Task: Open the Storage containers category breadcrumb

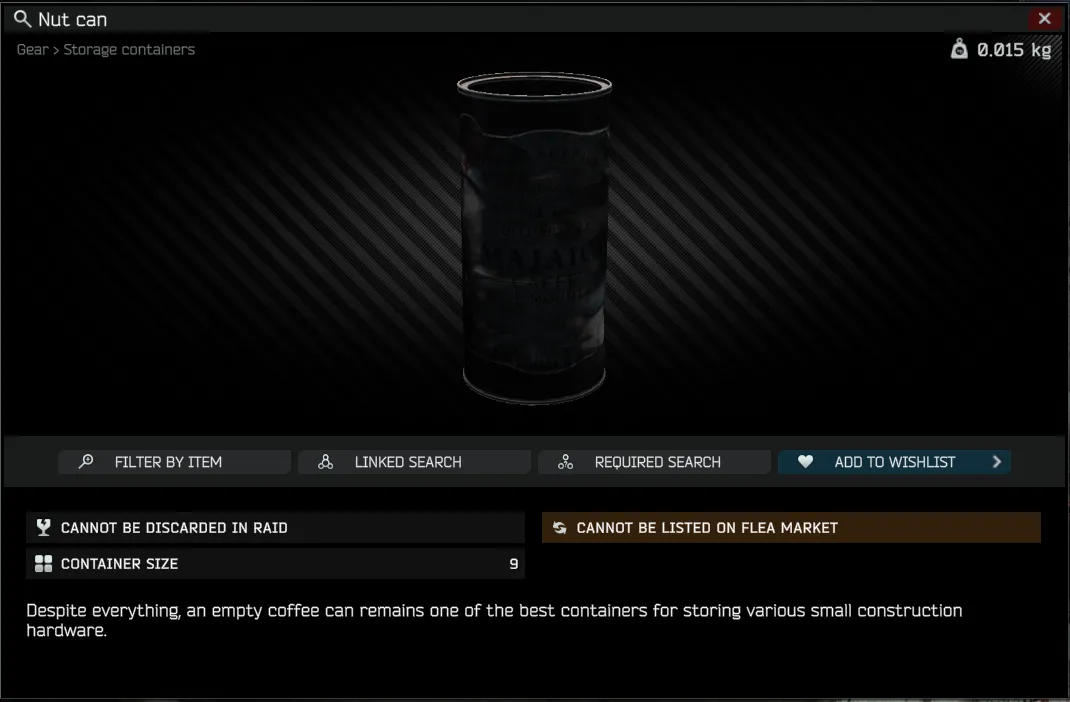Action: tap(129, 50)
